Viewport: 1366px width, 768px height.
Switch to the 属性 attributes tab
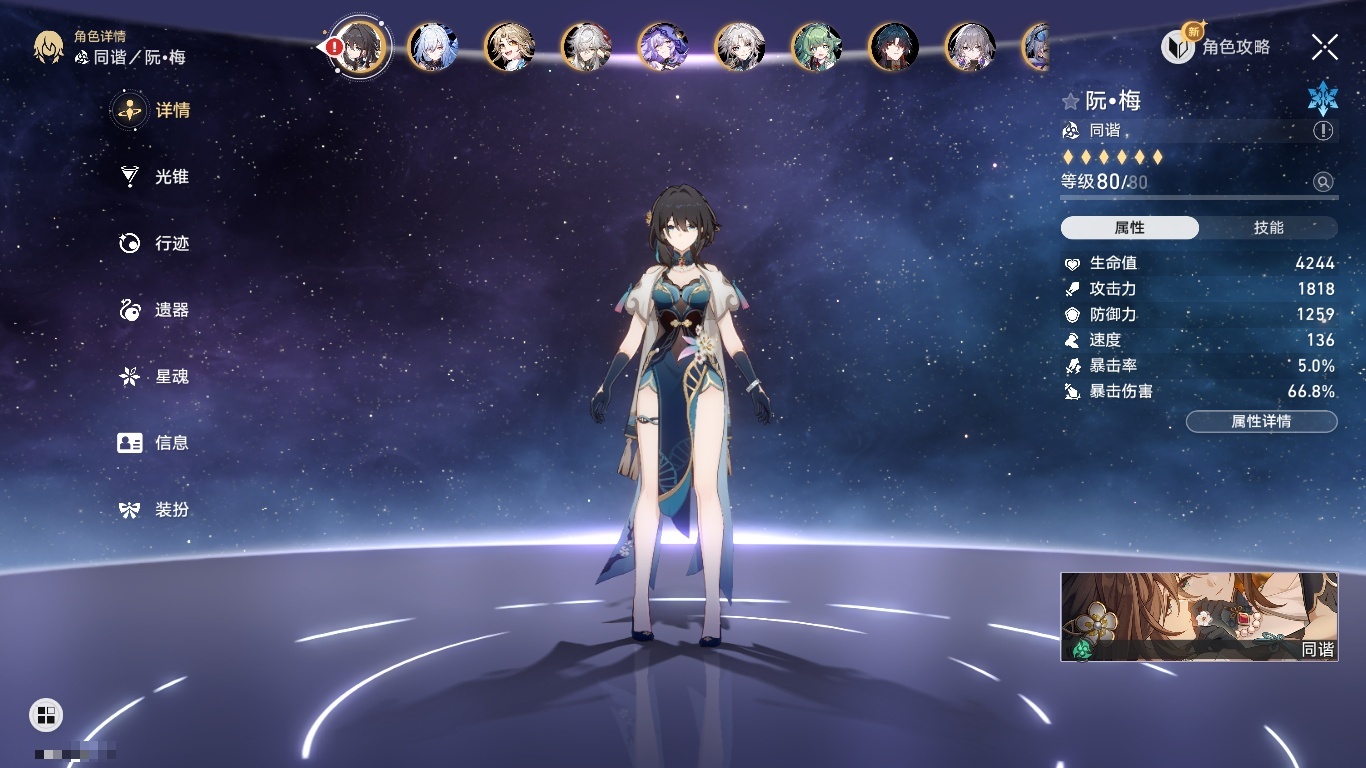1130,228
